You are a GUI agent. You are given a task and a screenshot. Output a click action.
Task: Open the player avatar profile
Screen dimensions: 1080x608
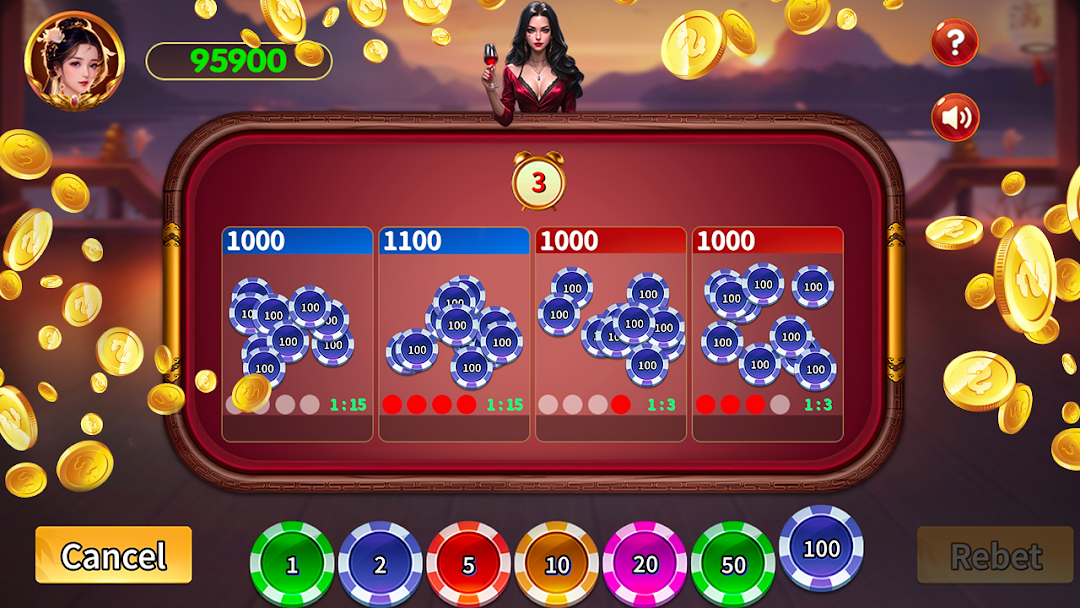74,59
